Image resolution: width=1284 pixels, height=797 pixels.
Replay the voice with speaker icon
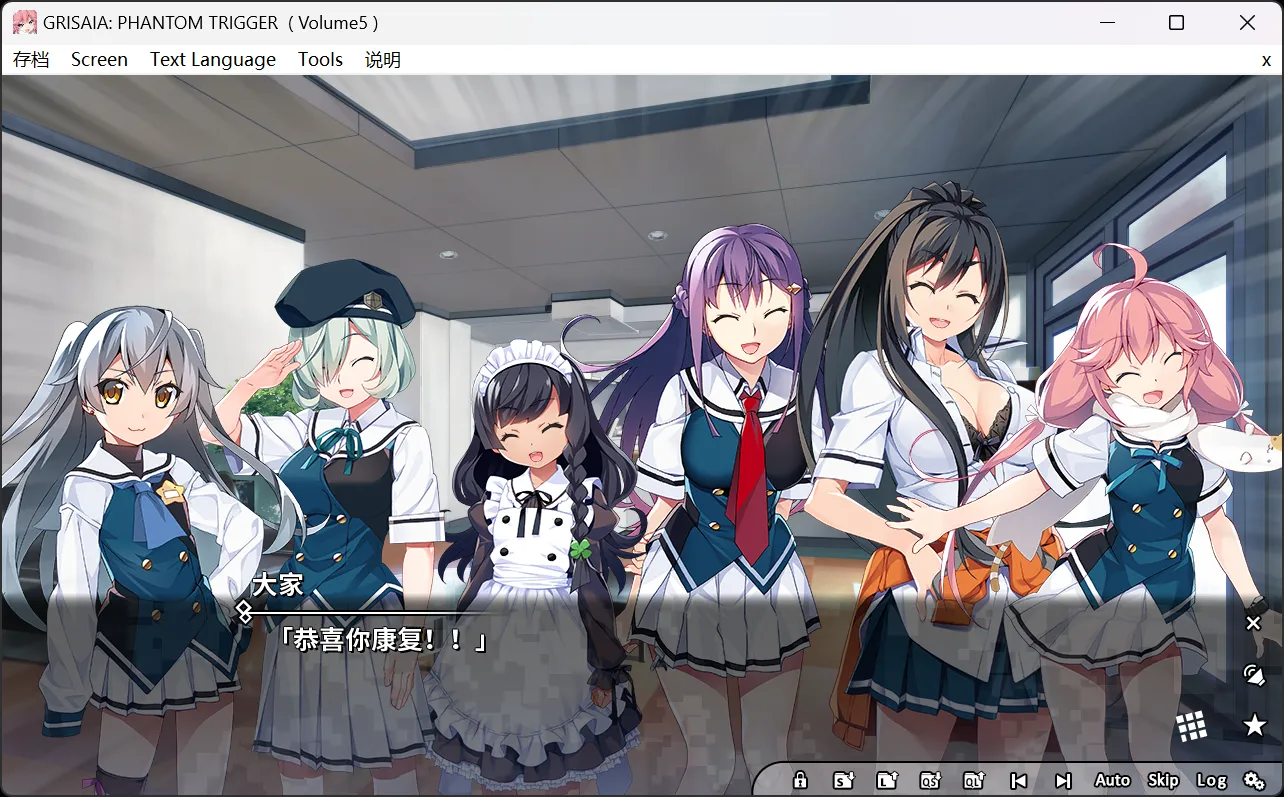(1252, 674)
